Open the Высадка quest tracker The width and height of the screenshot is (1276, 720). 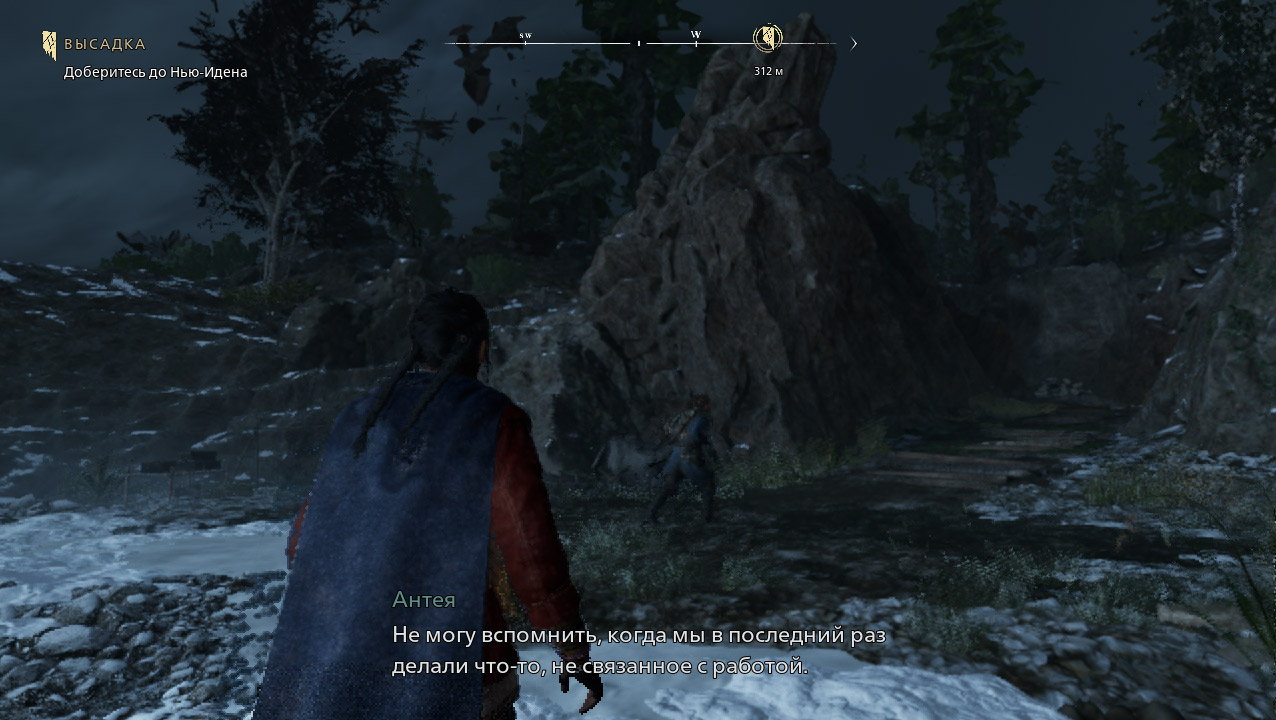(x=104, y=44)
